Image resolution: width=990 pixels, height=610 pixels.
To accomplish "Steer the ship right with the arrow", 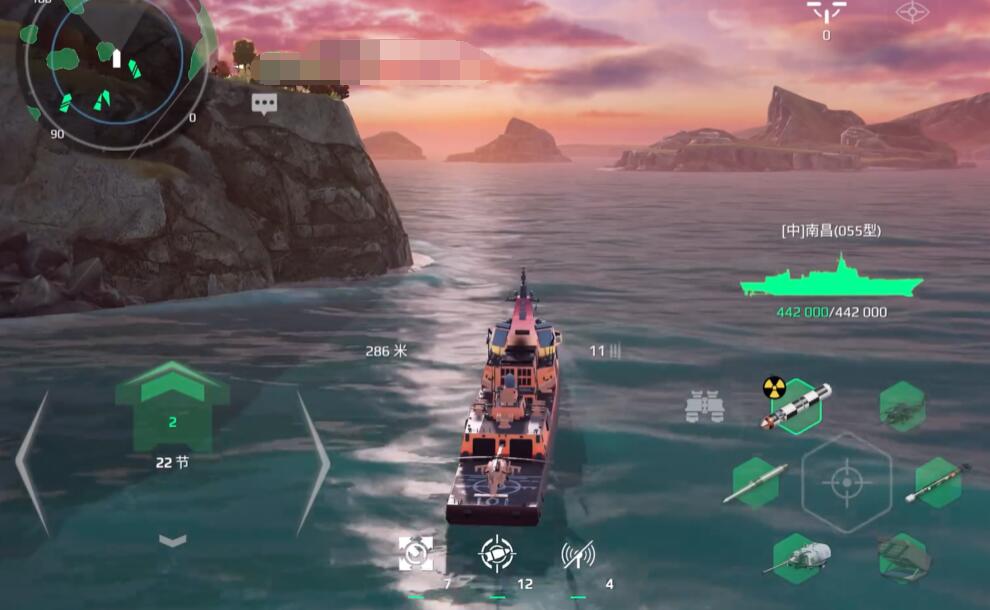I will tap(313, 462).
